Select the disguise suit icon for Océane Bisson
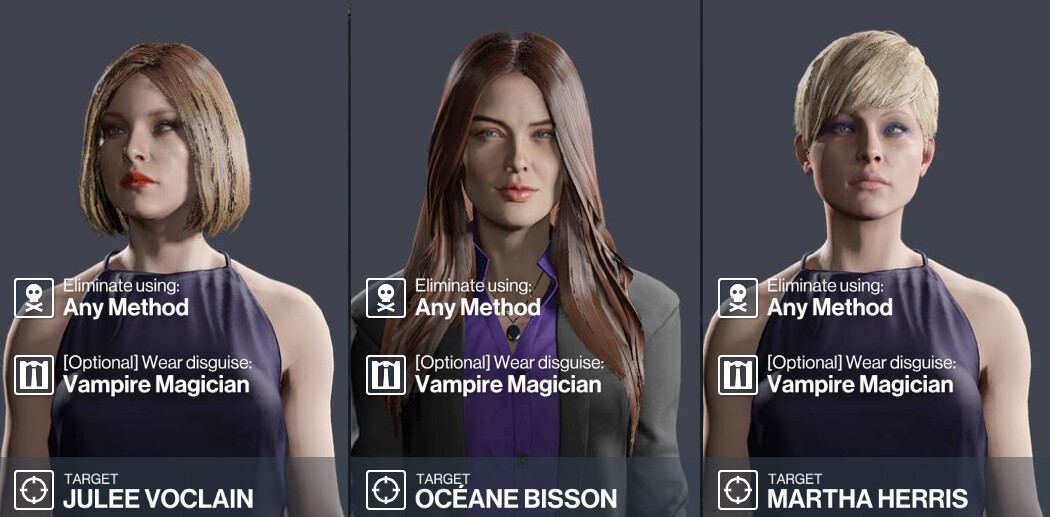Viewport: 1050px width, 517px height. pyautogui.click(x=385, y=375)
